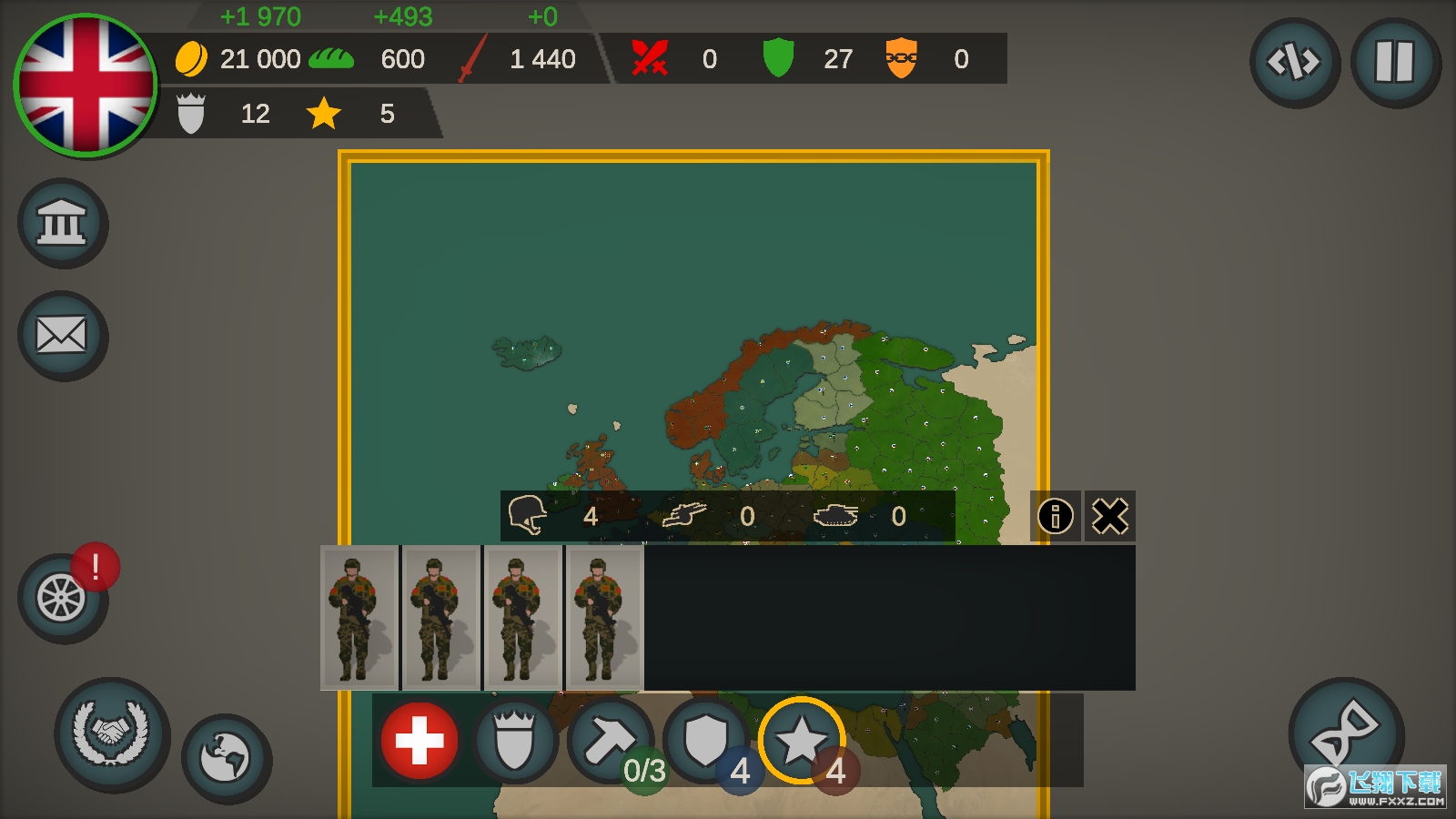Open the mail envelope messages

click(x=62, y=336)
